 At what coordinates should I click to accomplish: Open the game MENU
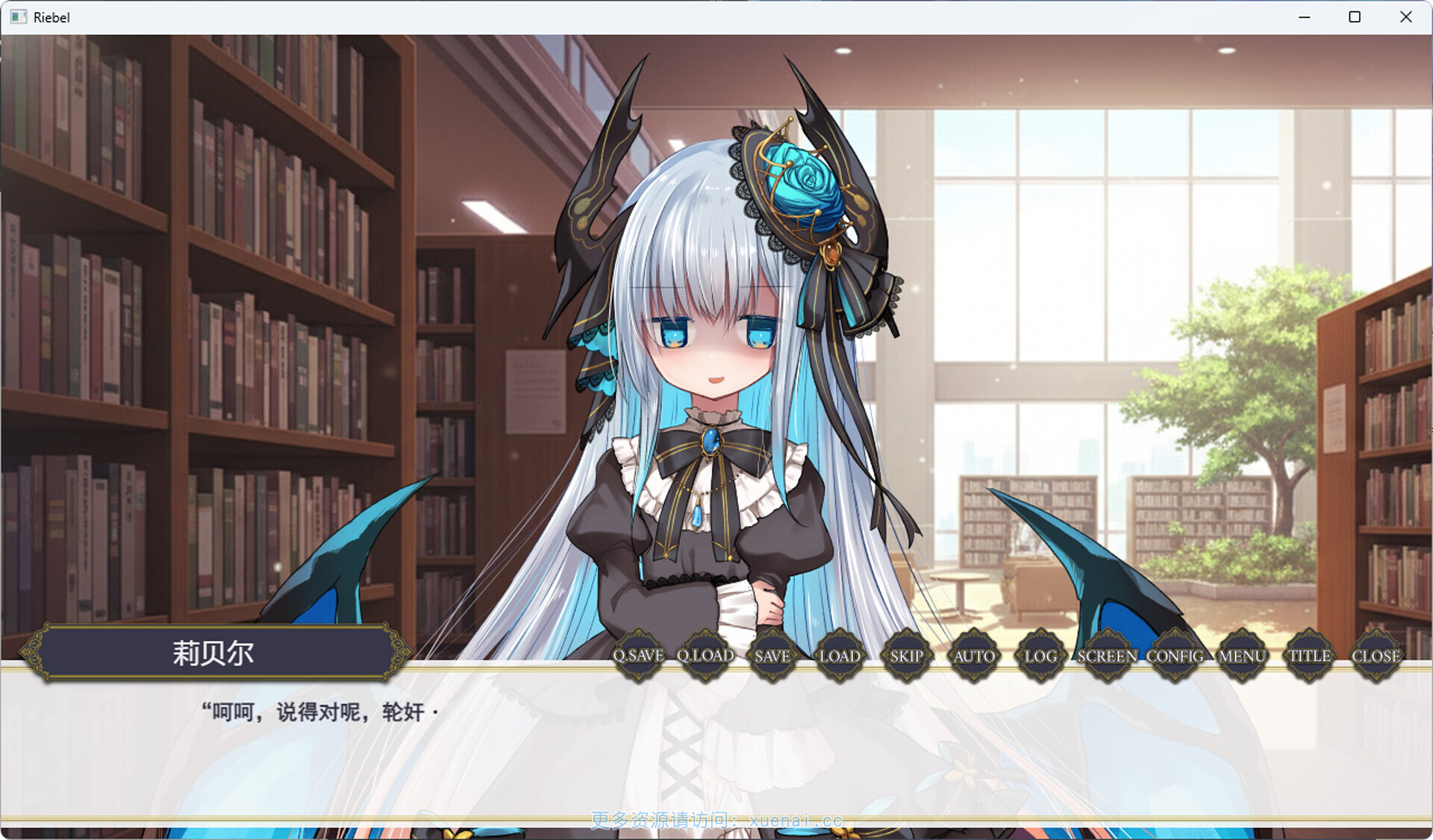(1242, 656)
